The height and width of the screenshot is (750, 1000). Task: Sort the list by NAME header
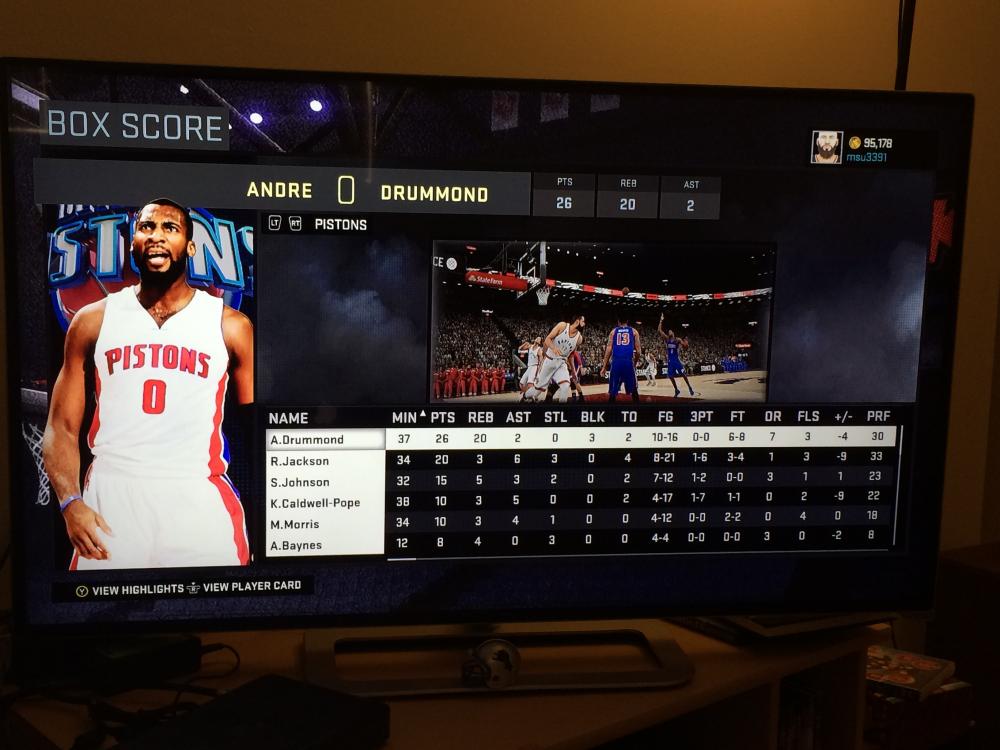point(289,418)
